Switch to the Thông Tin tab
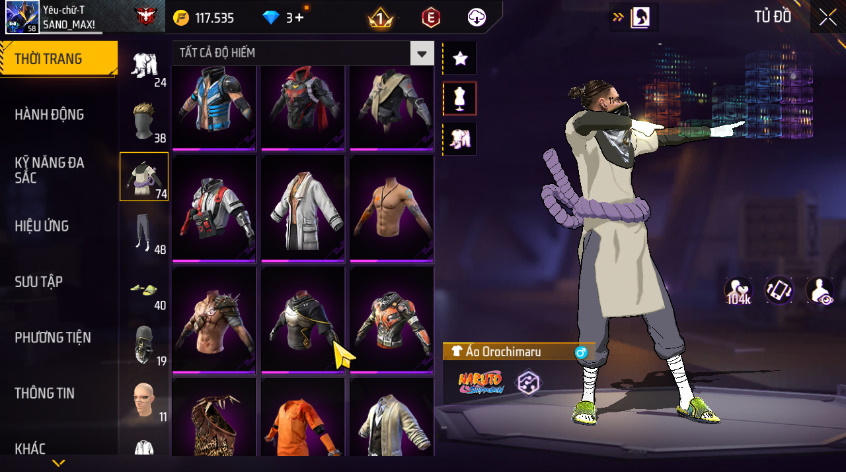The image size is (846, 472). click(x=44, y=393)
